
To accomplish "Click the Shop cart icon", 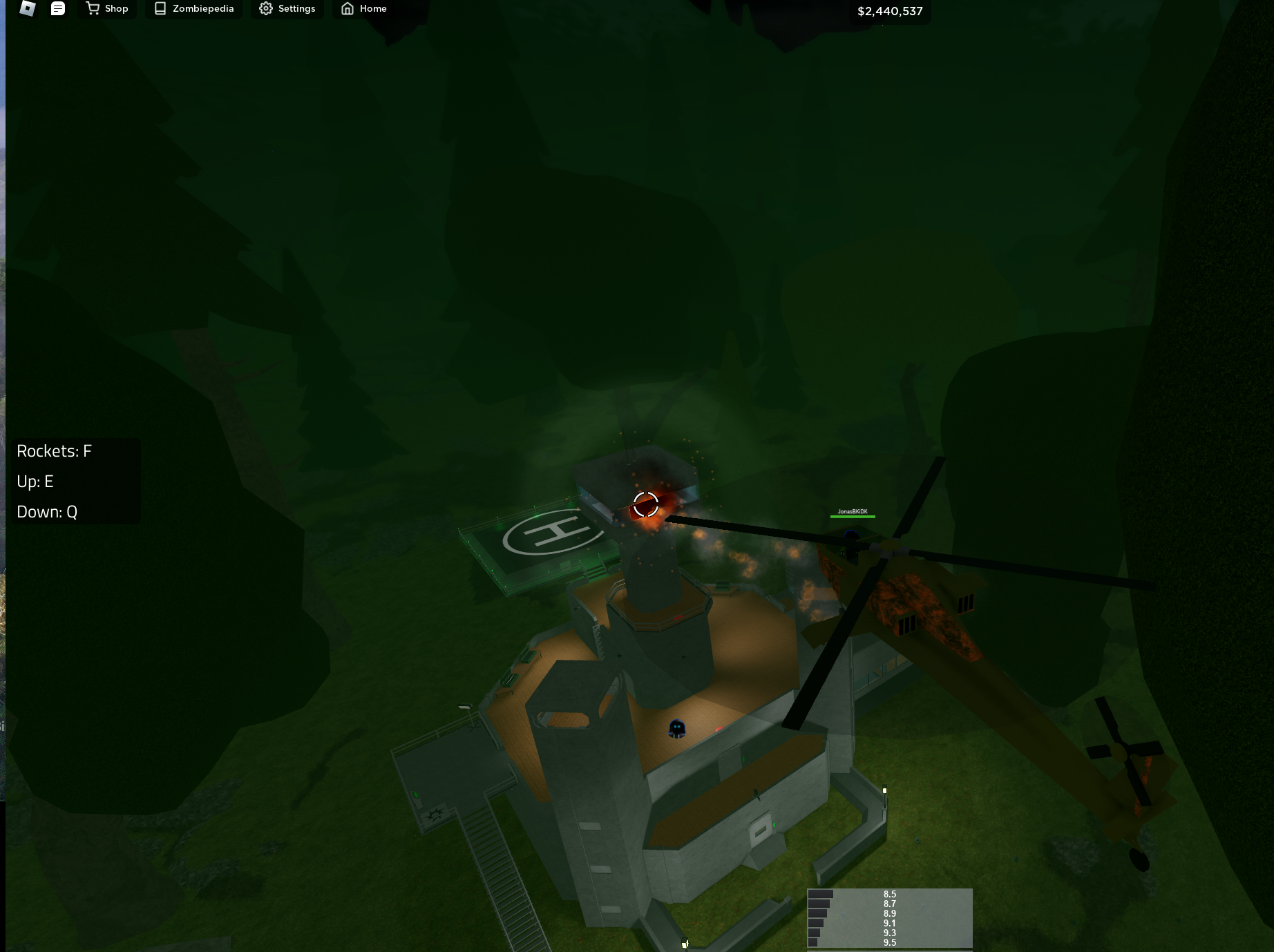I will tap(92, 8).
